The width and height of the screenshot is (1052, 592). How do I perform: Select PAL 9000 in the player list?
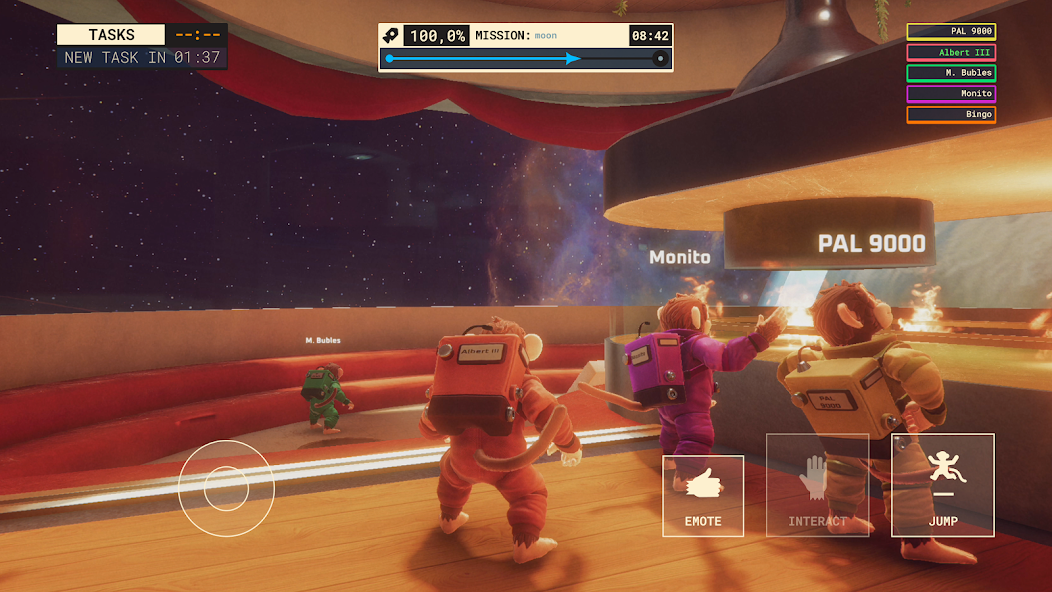[x=951, y=32]
